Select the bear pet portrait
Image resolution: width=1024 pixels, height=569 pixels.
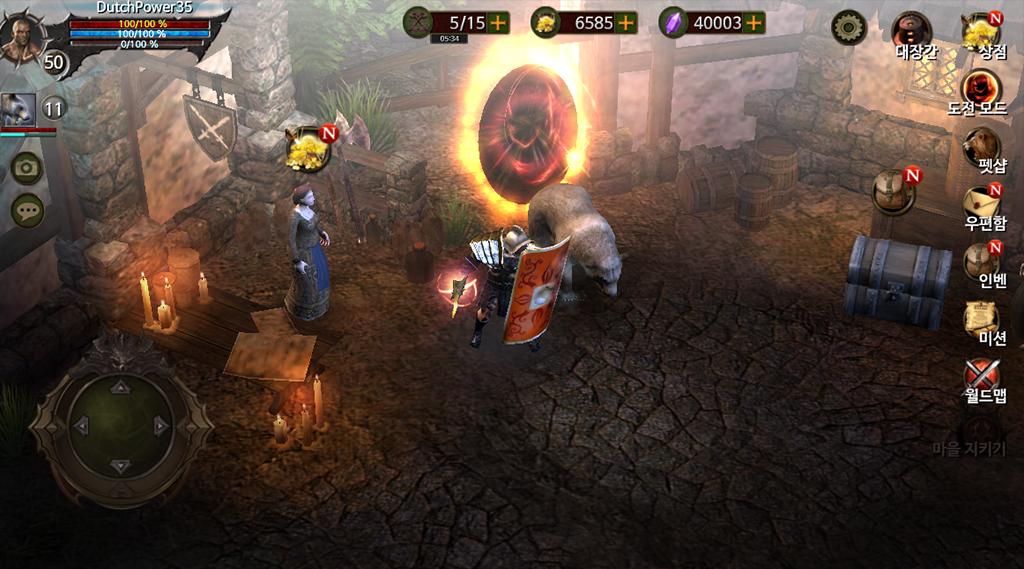[18, 109]
